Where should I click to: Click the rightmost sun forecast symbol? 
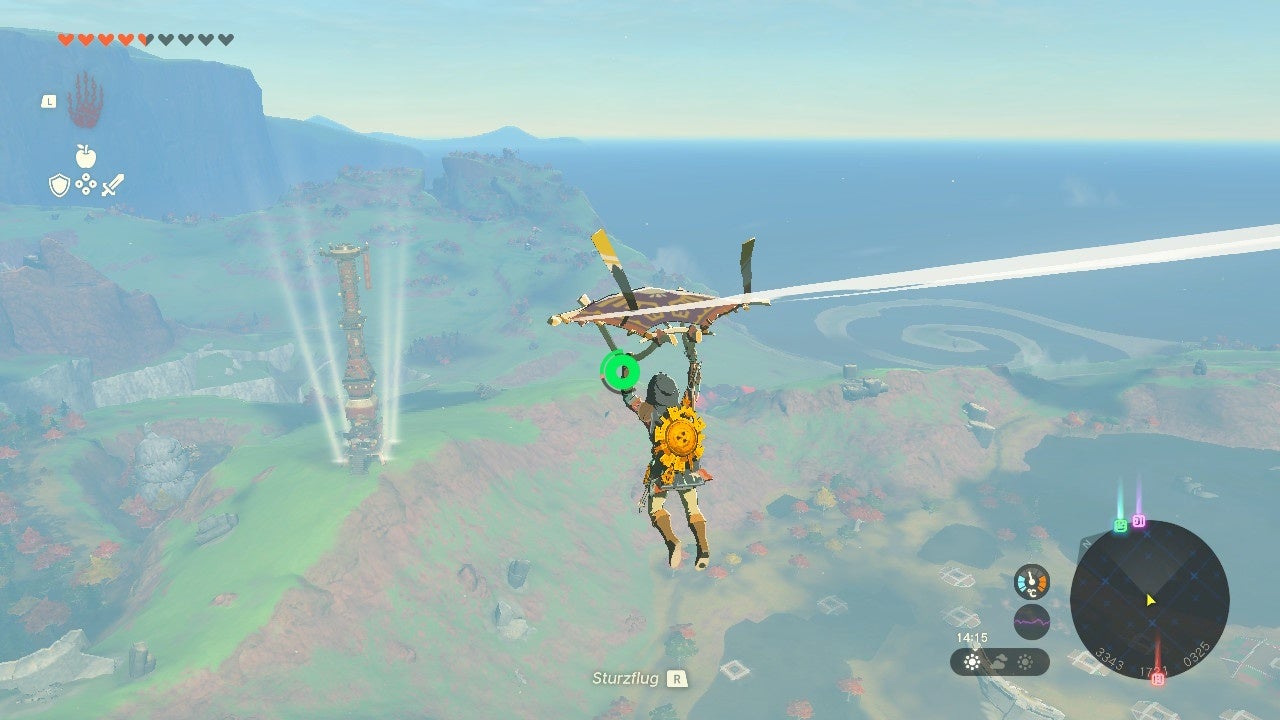pos(1026,660)
